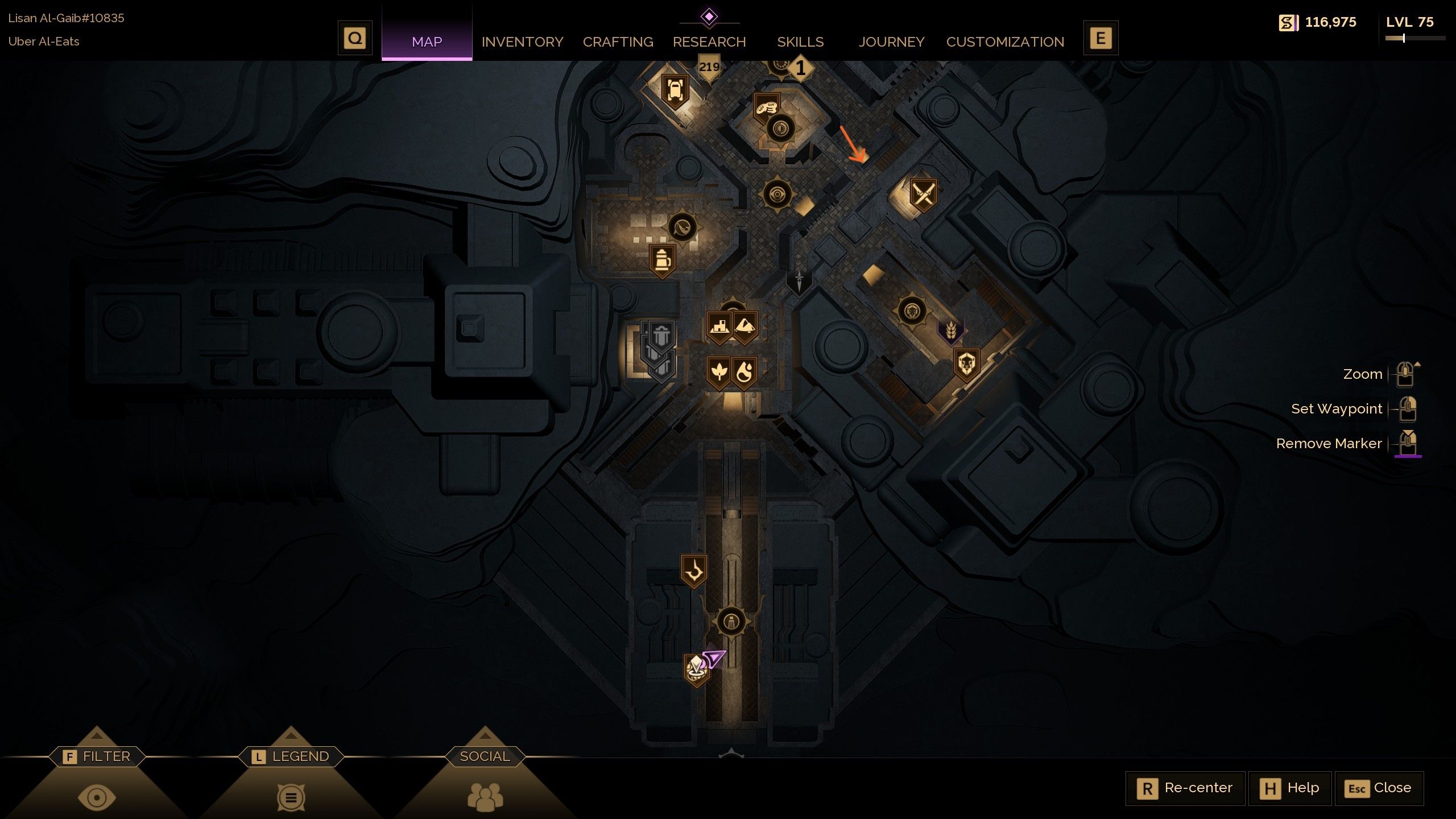The width and height of the screenshot is (1456, 819).
Task: Open the purple wheat vendor marker
Action: (x=951, y=330)
